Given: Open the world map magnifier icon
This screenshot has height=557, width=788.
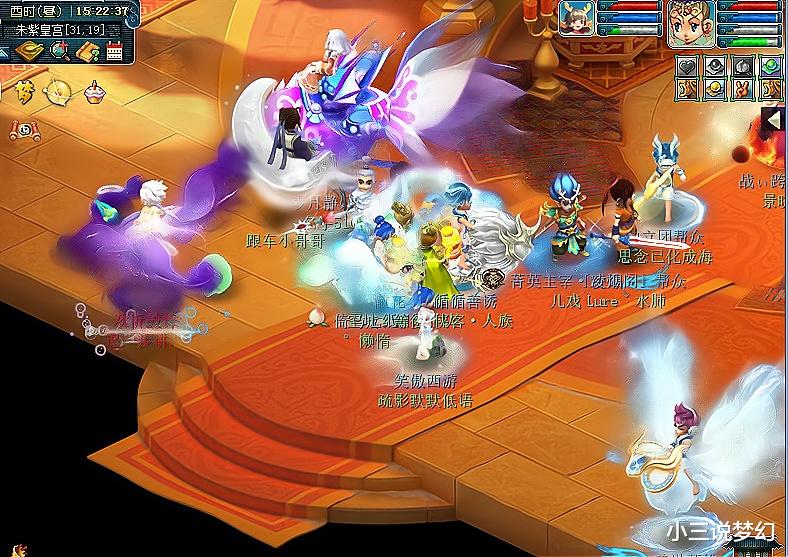Looking at the screenshot, I should click(59, 51).
